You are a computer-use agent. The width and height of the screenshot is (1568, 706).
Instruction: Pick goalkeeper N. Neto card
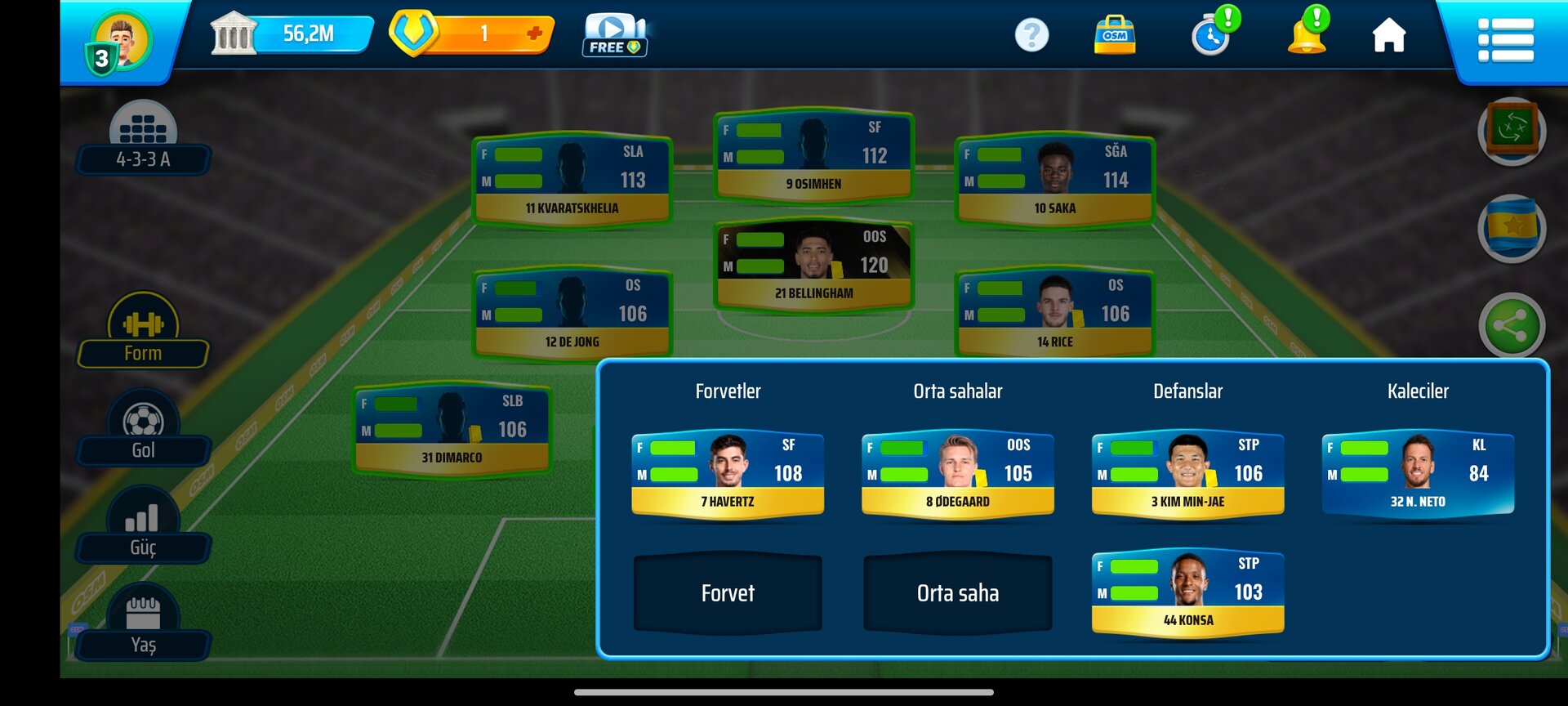coord(1418,474)
